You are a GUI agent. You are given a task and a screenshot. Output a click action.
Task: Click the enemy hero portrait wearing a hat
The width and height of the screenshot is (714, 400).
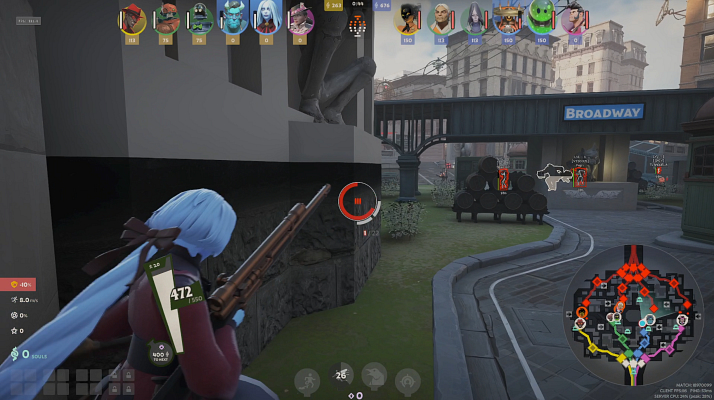507,18
